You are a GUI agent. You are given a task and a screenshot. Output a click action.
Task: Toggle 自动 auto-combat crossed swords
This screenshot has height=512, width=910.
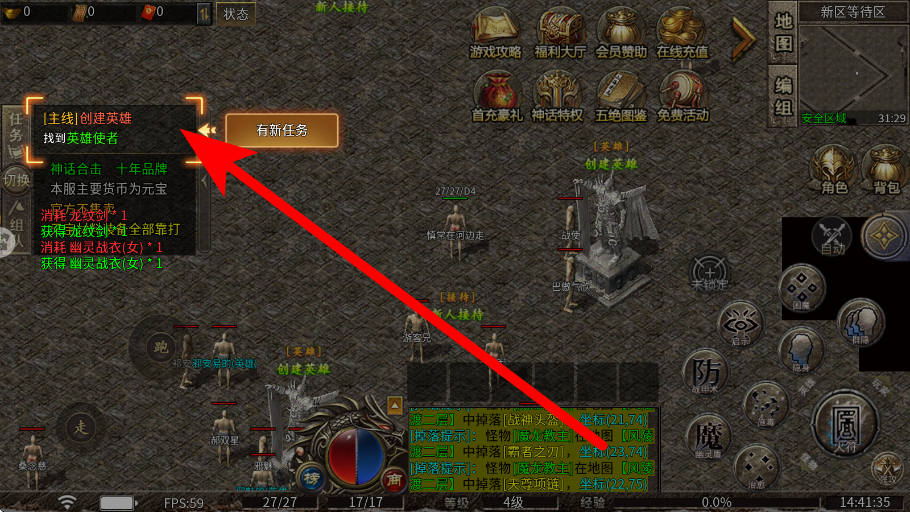pos(832,236)
